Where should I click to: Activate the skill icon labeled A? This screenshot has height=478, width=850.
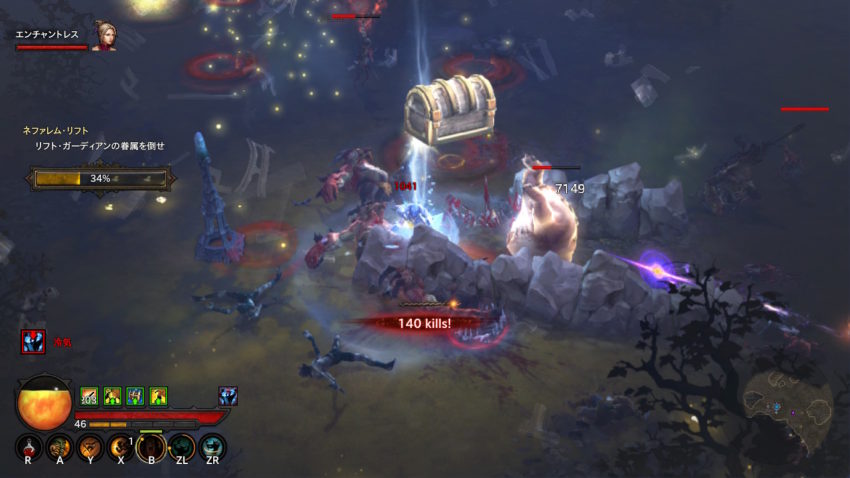[x=60, y=447]
